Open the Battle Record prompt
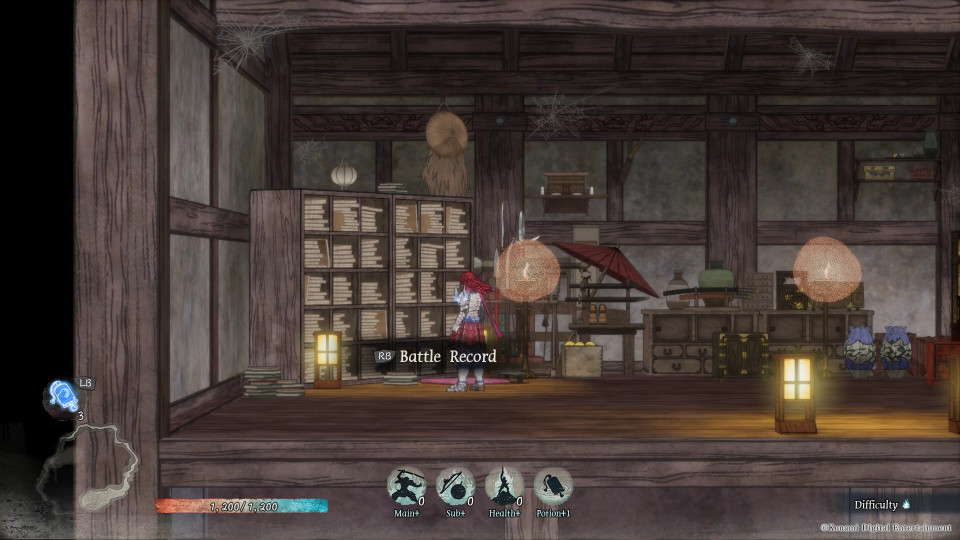 click(437, 356)
